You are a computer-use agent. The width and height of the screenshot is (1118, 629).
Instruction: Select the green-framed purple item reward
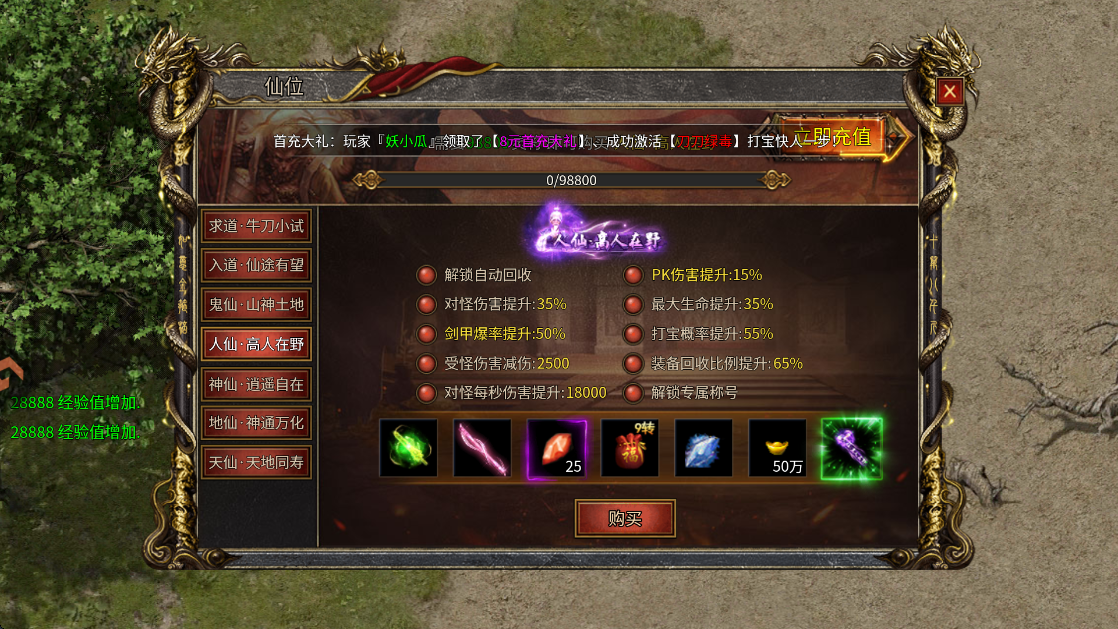pyautogui.click(x=852, y=448)
